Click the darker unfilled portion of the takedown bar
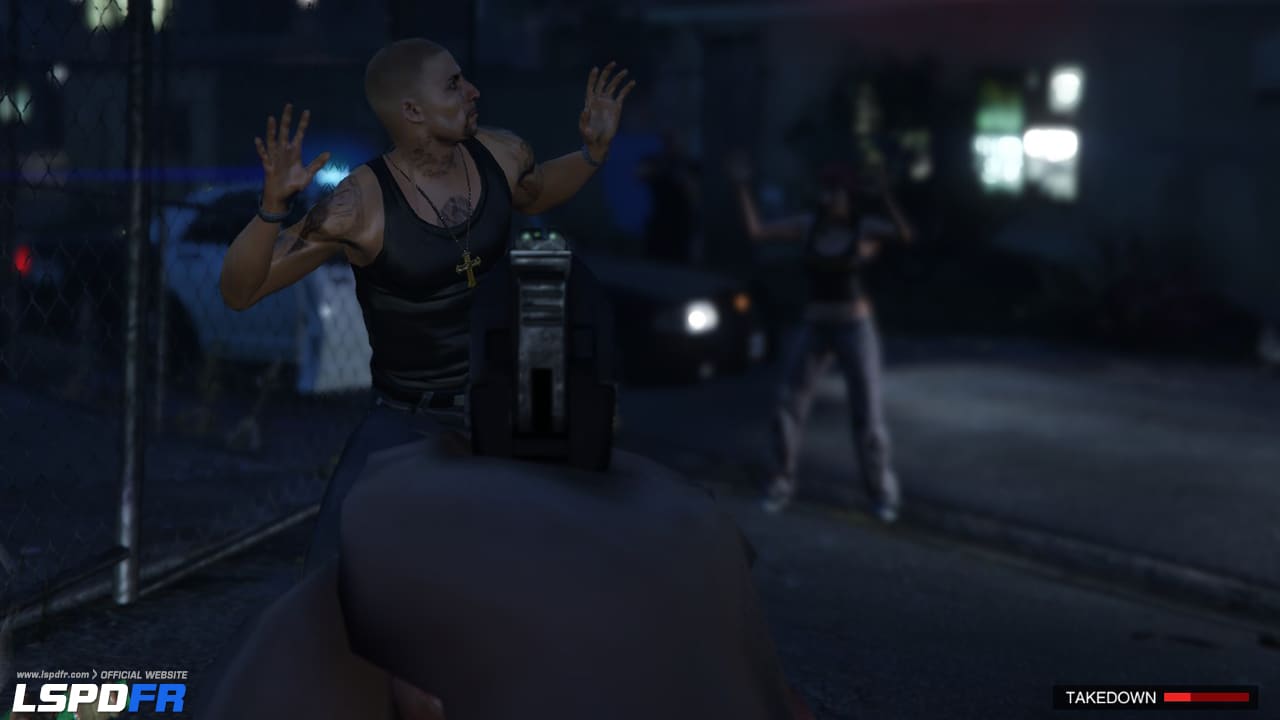 tap(1220, 697)
